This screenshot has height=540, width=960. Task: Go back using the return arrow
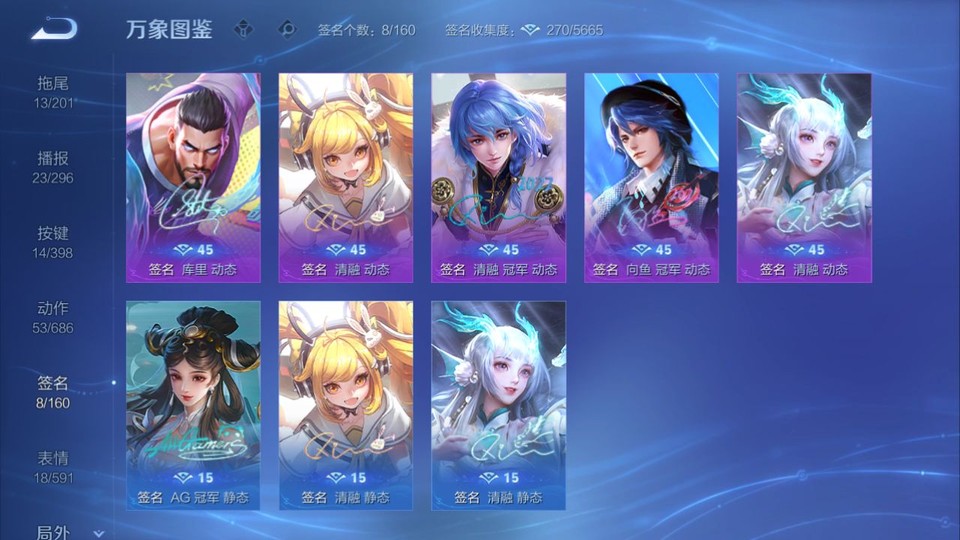[53, 29]
